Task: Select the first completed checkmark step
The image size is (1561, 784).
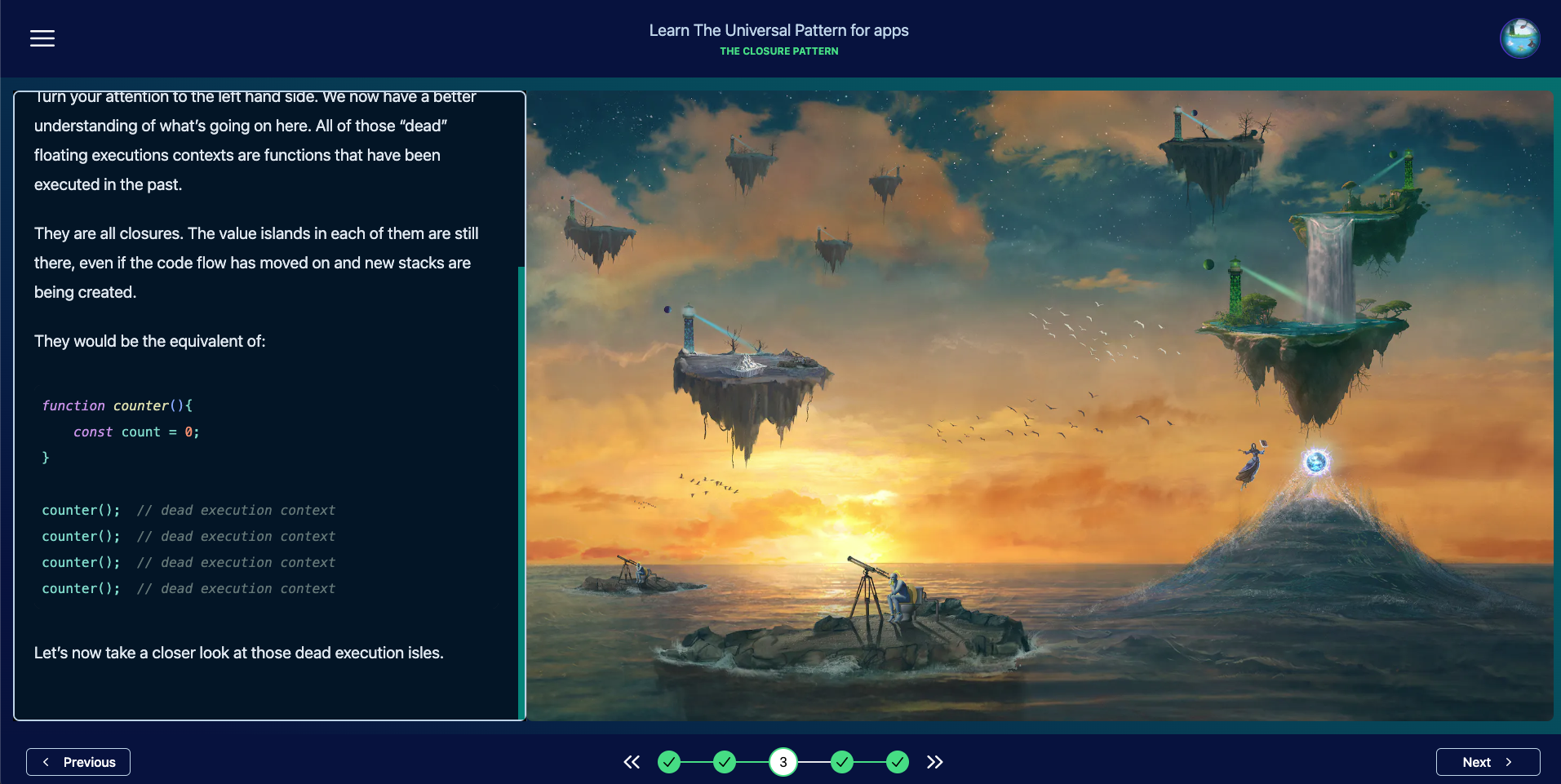Action: click(x=669, y=761)
